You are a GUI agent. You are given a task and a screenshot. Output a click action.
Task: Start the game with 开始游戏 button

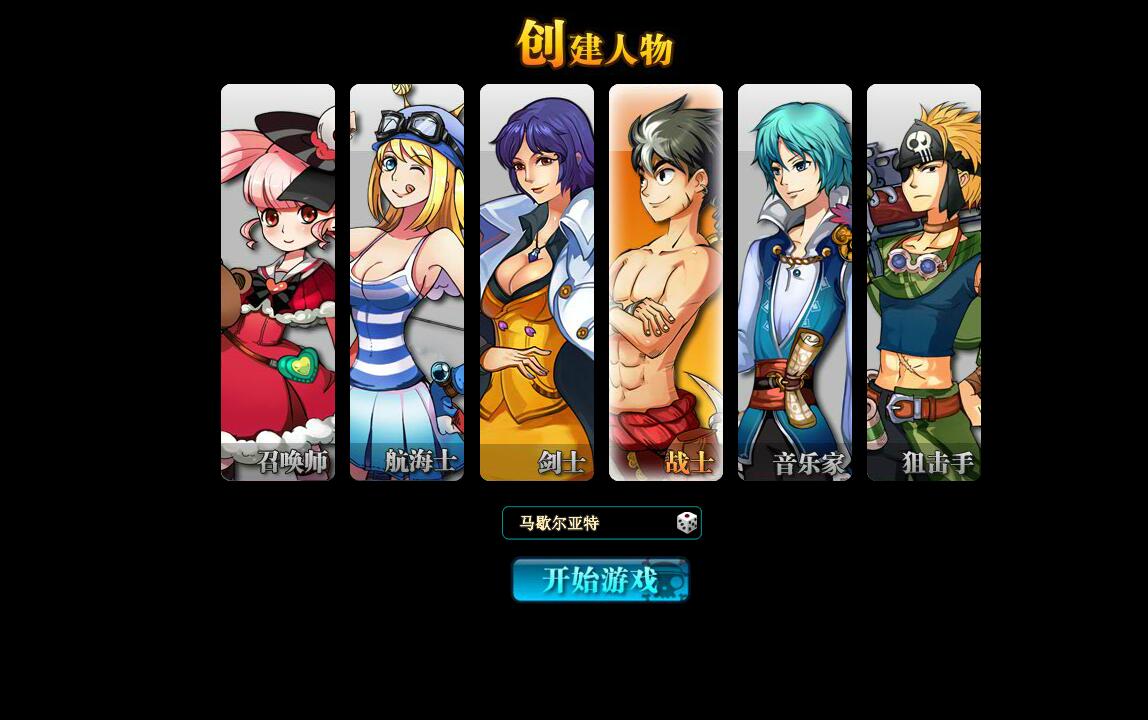(600, 580)
